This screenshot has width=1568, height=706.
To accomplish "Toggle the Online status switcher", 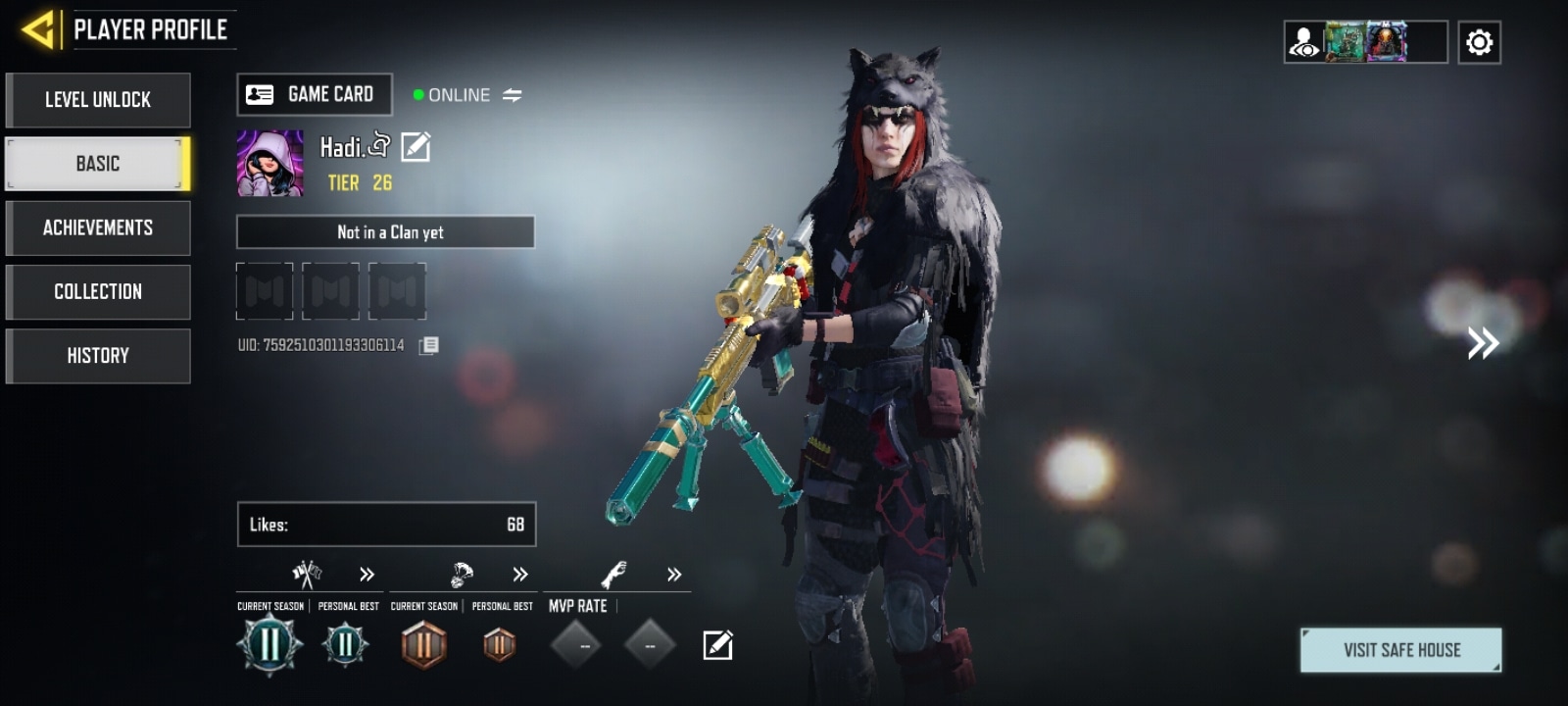I will tap(513, 95).
